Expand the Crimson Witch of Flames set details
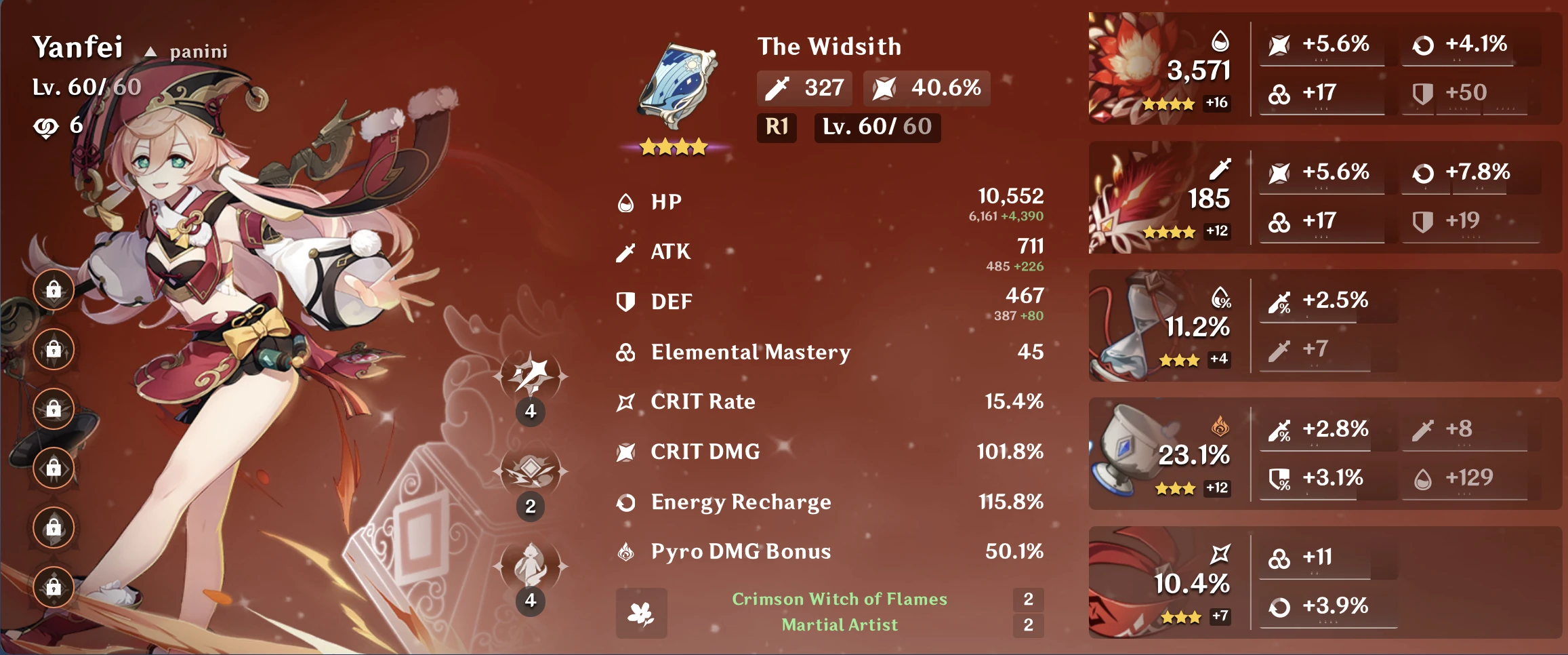1568x655 pixels. (839, 599)
